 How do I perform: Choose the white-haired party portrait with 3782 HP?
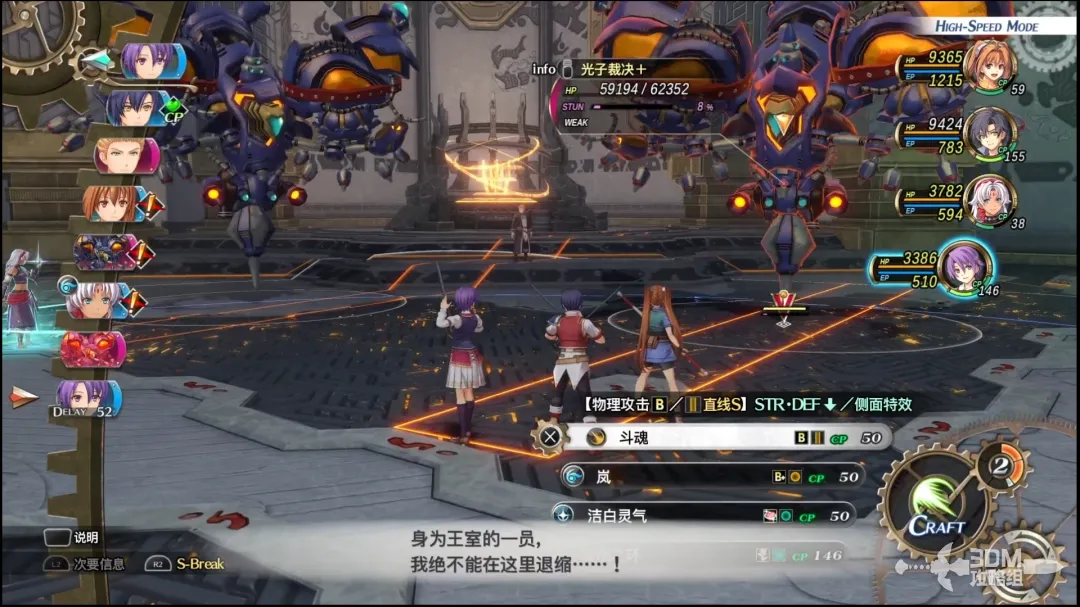989,199
